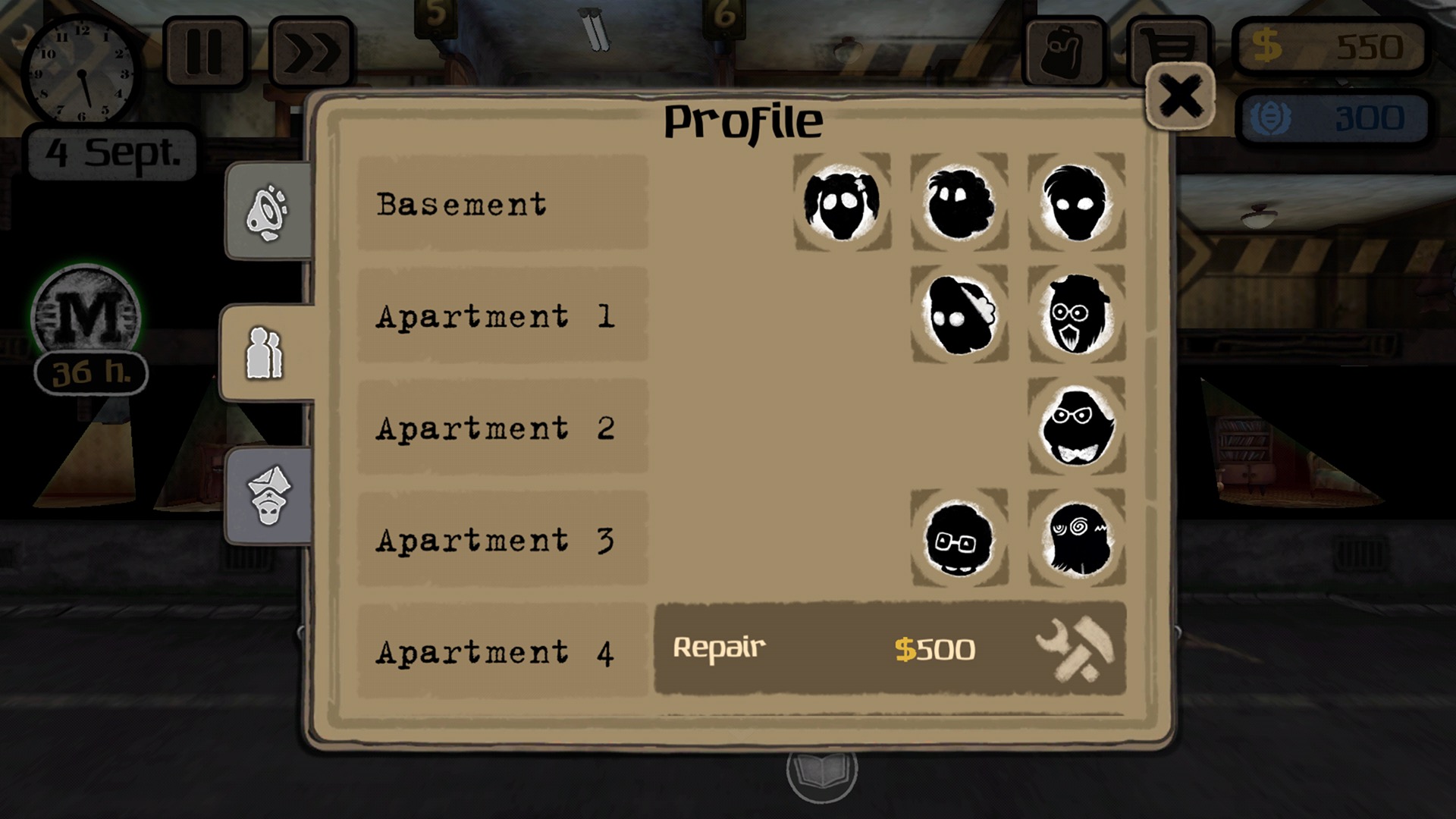Viewport: 1456px width, 819px height.
Task: Open the shopping cart store
Action: click(x=1169, y=47)
